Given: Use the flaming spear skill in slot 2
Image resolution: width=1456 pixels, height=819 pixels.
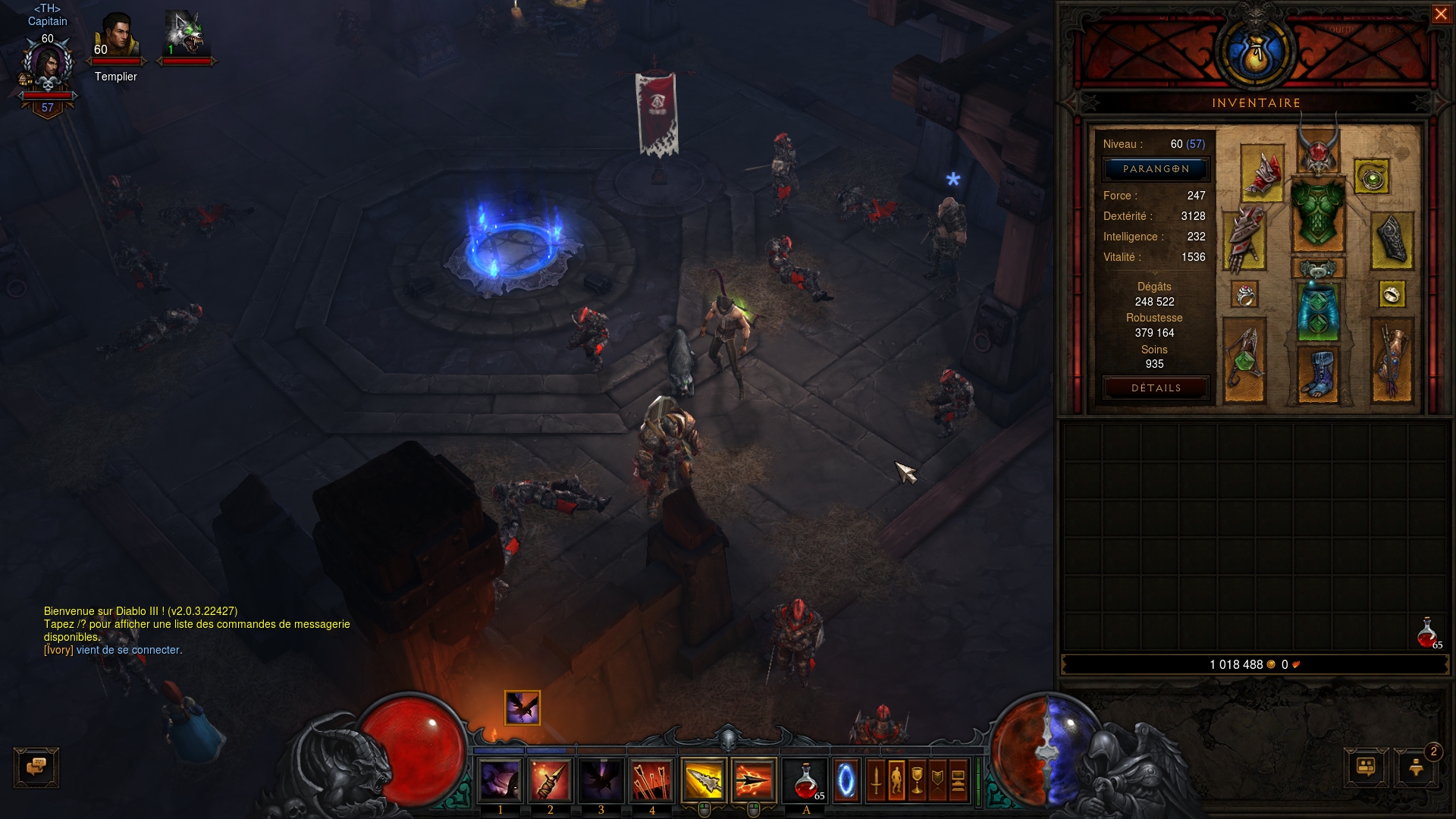Looking at the screenshot, I should point(551,781).
